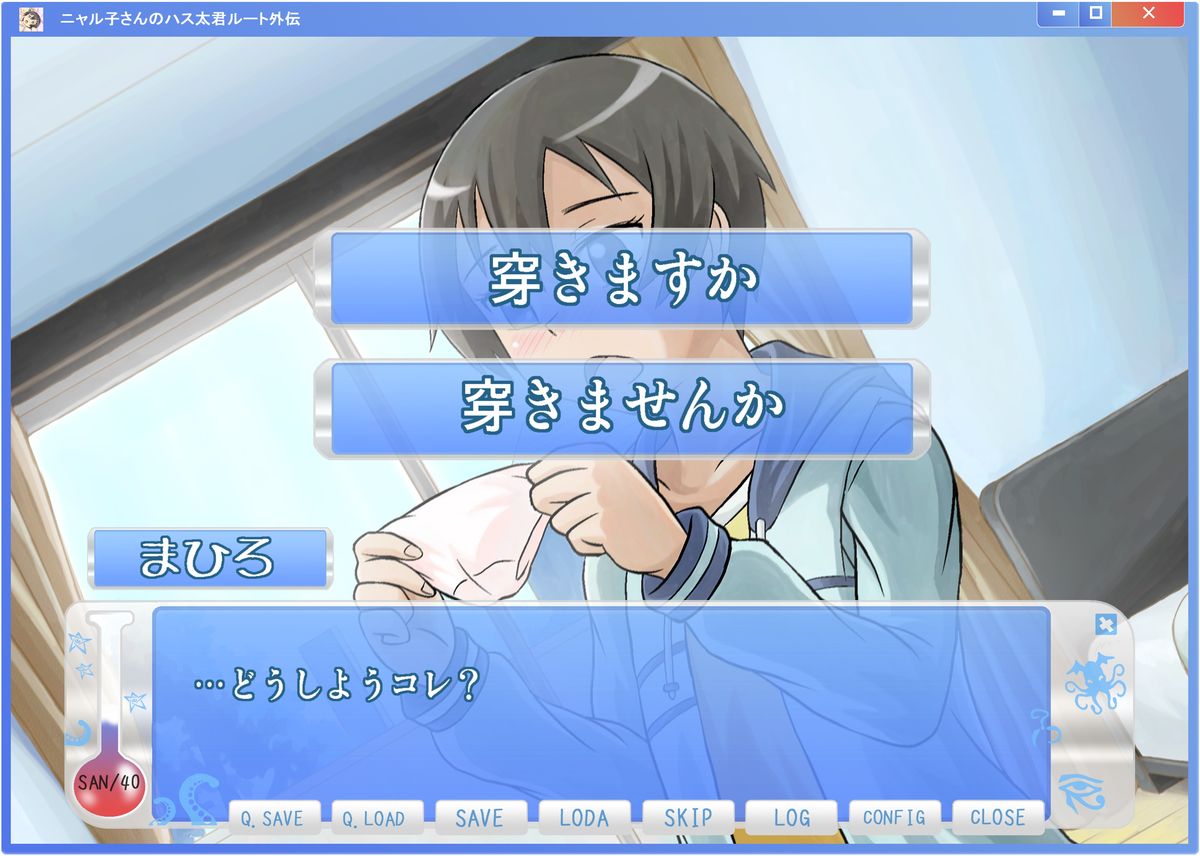Screen dimensions: 1200x856
Task: Click the Eye of Horus icon
Action: point(1083,793)
